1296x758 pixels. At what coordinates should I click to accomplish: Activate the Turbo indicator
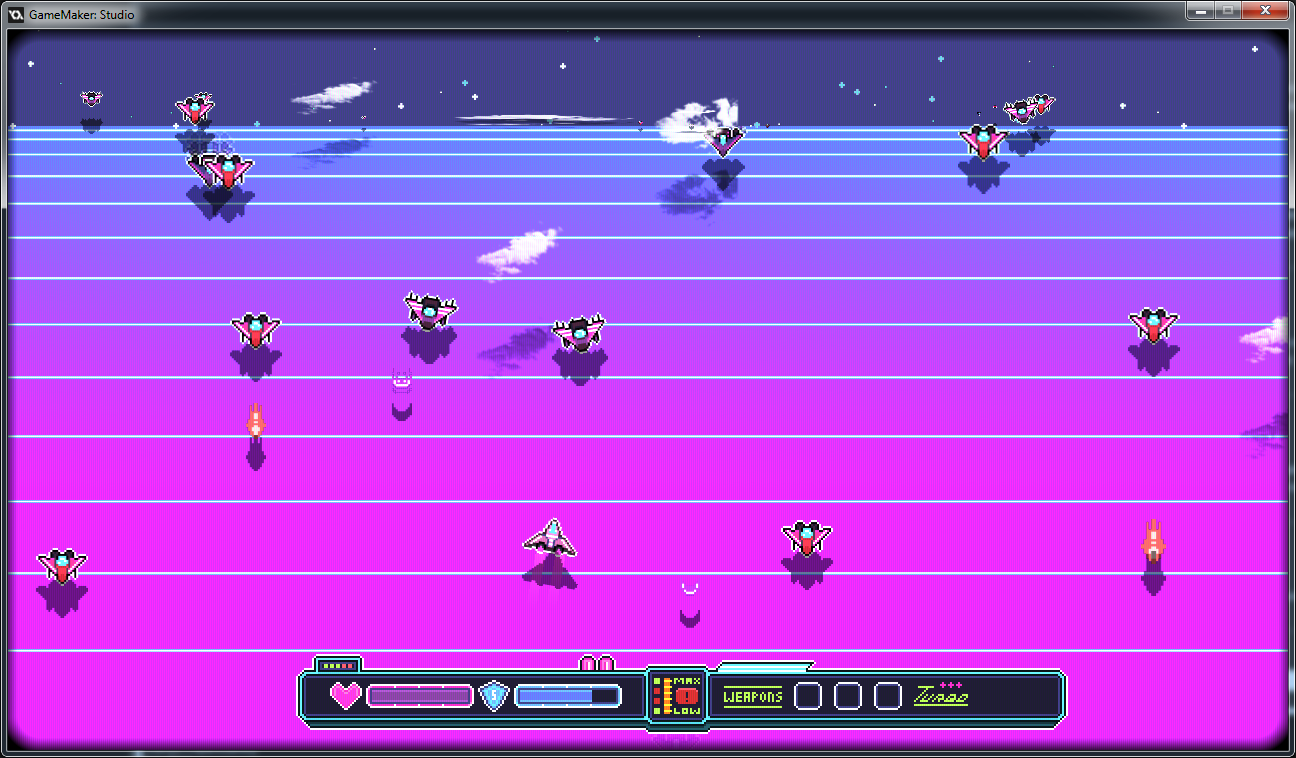941,696
